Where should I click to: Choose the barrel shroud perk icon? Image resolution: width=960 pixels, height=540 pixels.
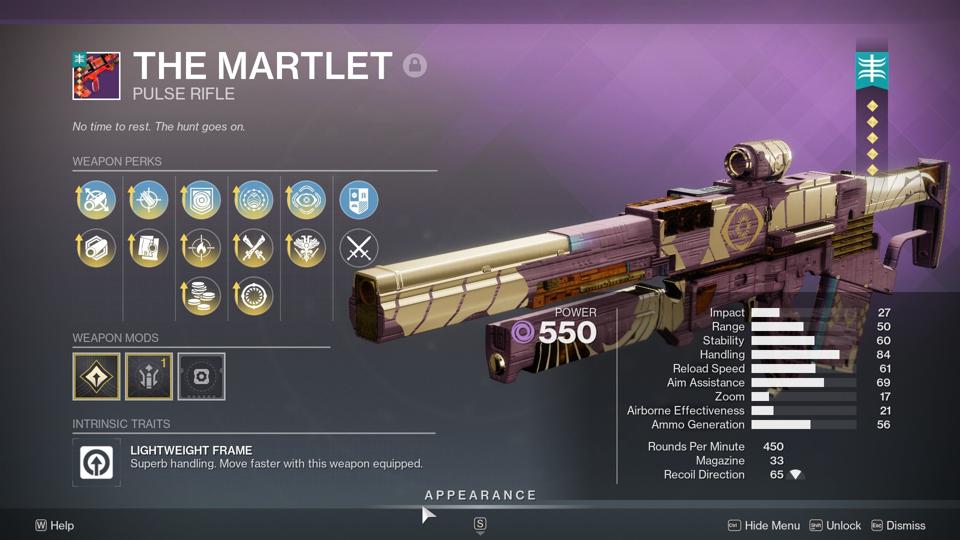click(x=97, y=247)
